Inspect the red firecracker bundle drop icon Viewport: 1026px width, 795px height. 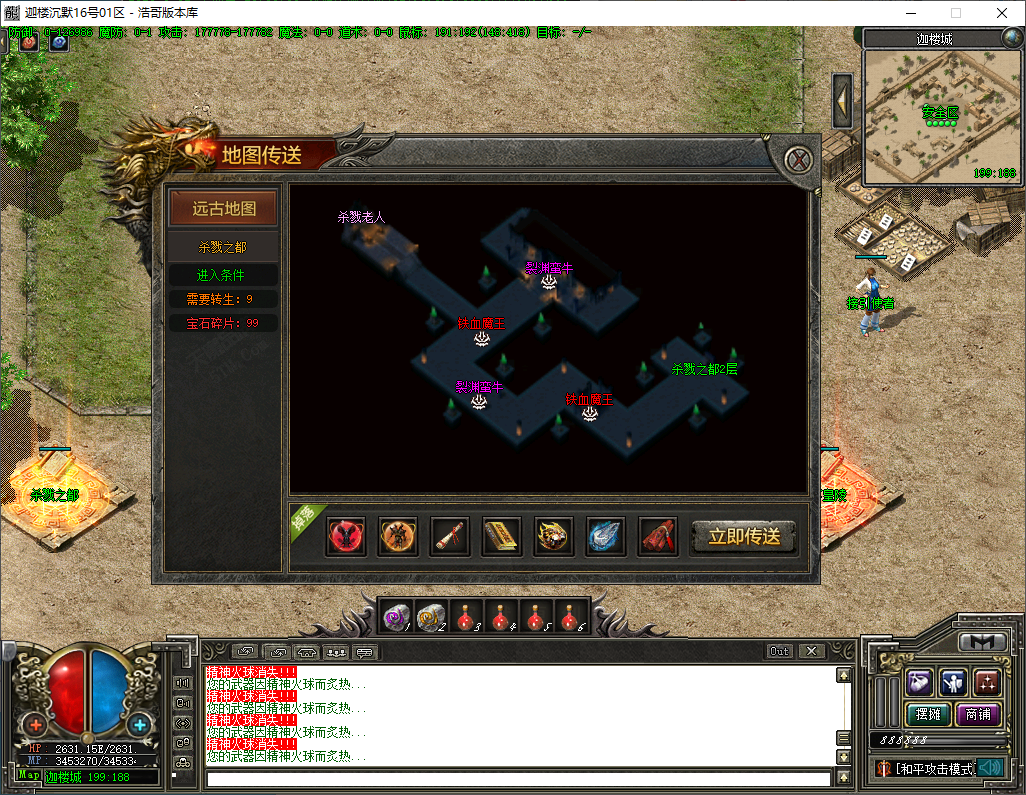658,537
